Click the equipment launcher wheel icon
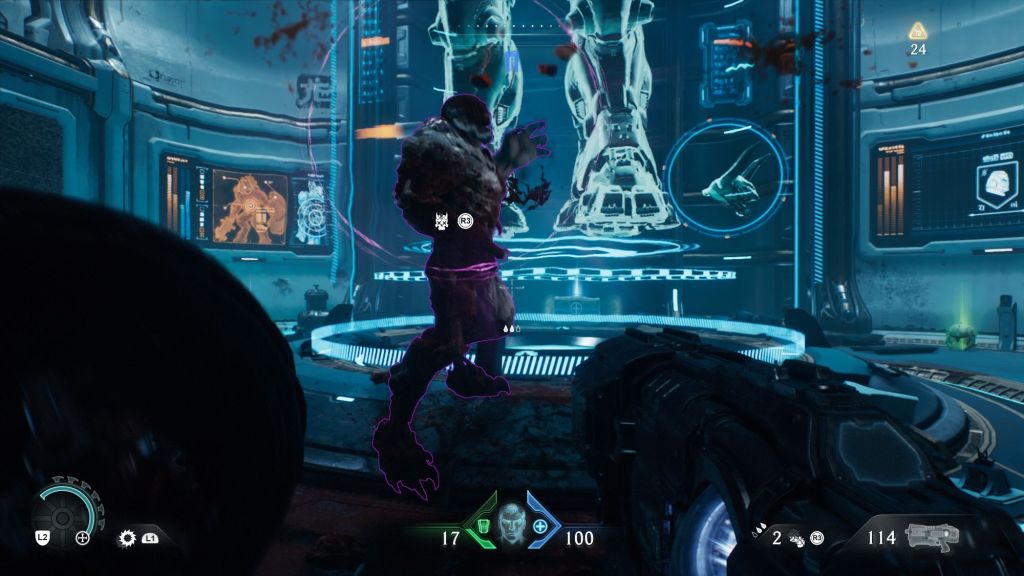 click(60, 515)
